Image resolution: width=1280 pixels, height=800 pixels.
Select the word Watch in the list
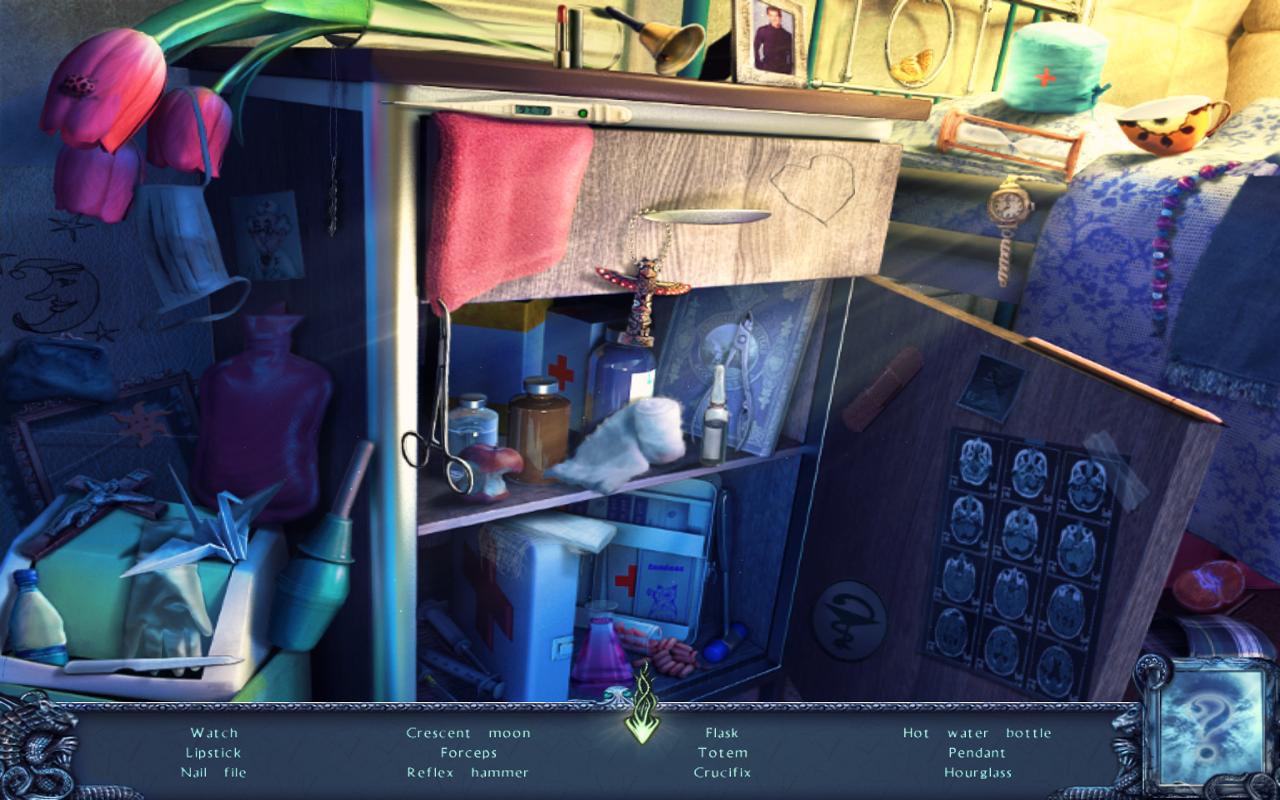point(212,732)
